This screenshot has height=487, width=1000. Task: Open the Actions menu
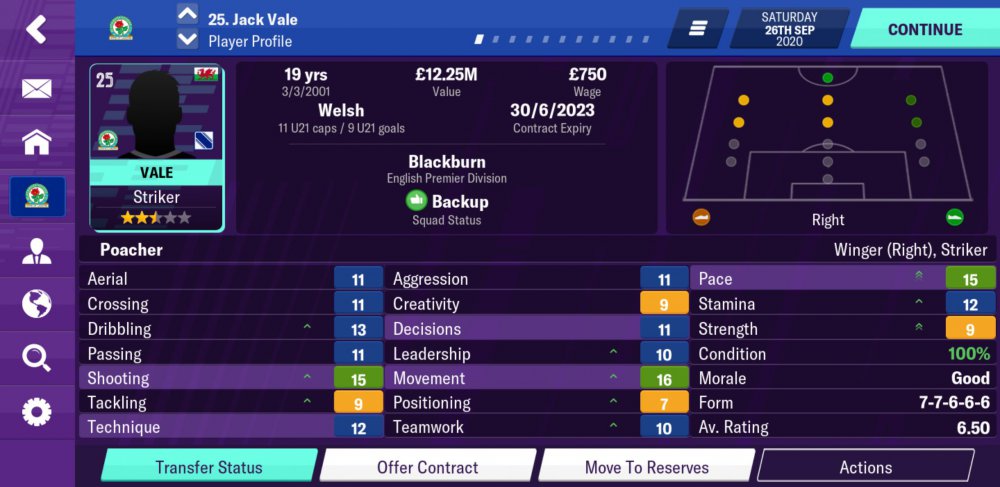tap(865, 467)
